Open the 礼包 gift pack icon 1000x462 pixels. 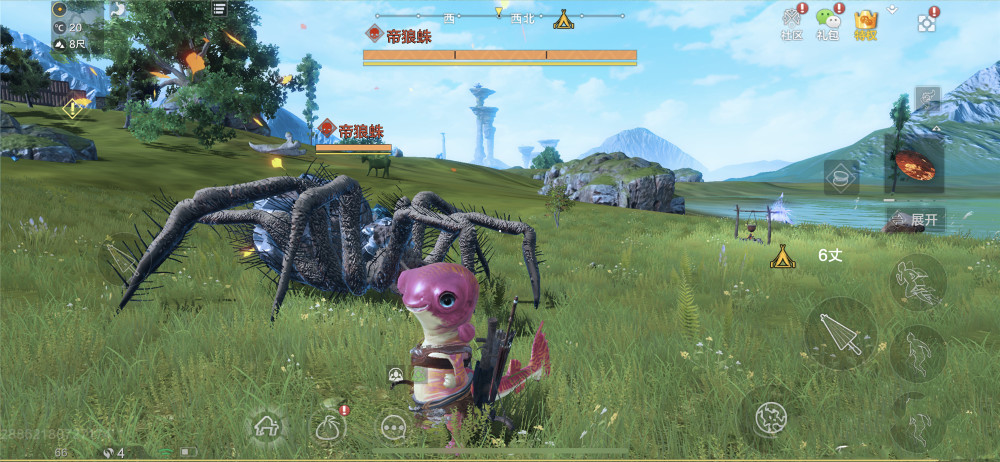coord(827,22)
